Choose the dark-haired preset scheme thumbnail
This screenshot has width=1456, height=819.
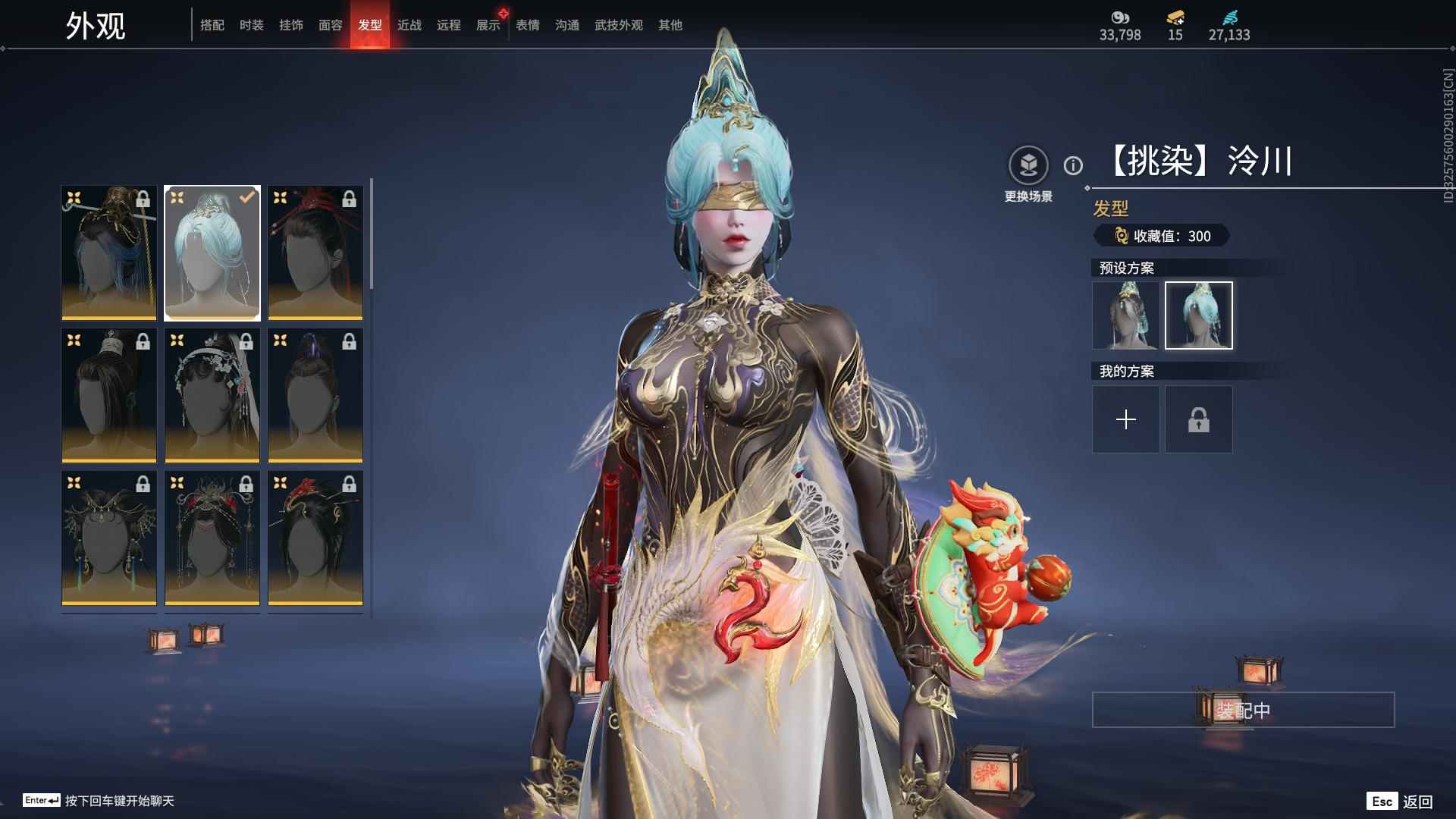1126,315
